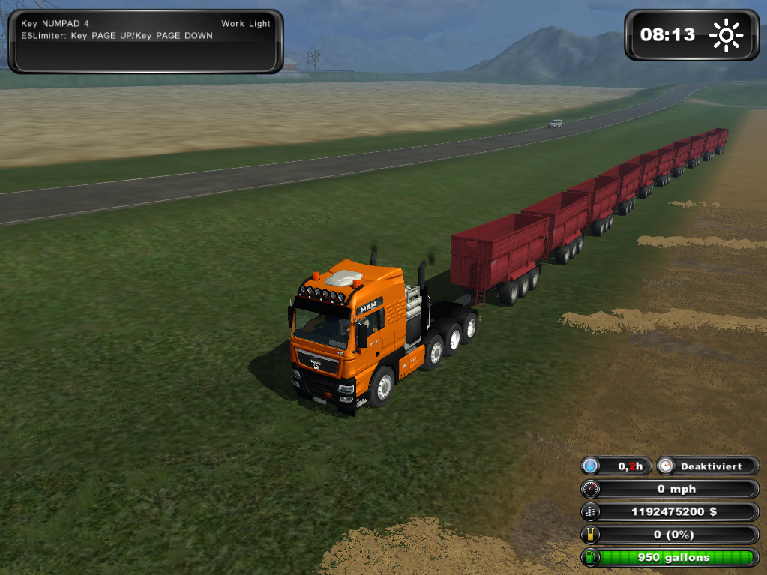Select the coin stack money icon
The width and height of the screenshot is (767, 575).
coord(591,511)
